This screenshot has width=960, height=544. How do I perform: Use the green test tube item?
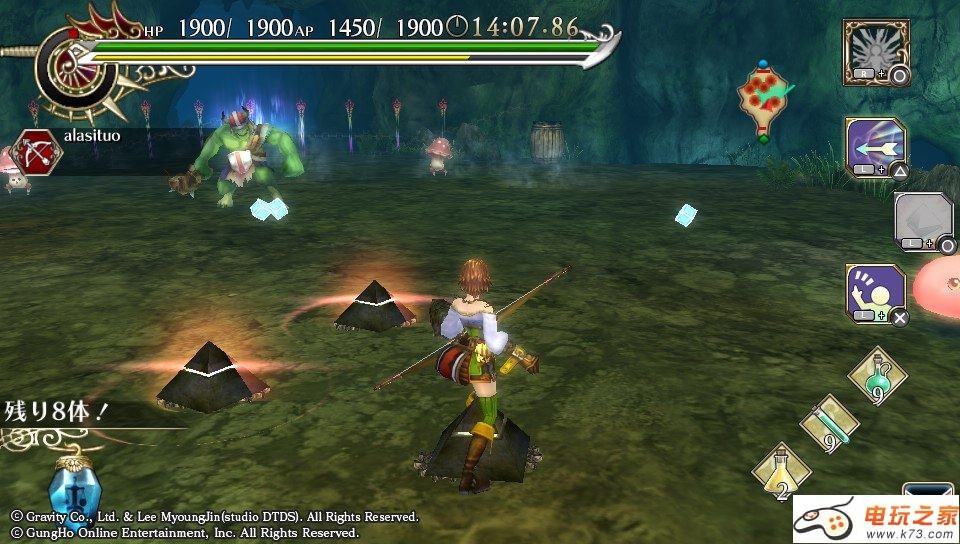[x=830, y=422]
